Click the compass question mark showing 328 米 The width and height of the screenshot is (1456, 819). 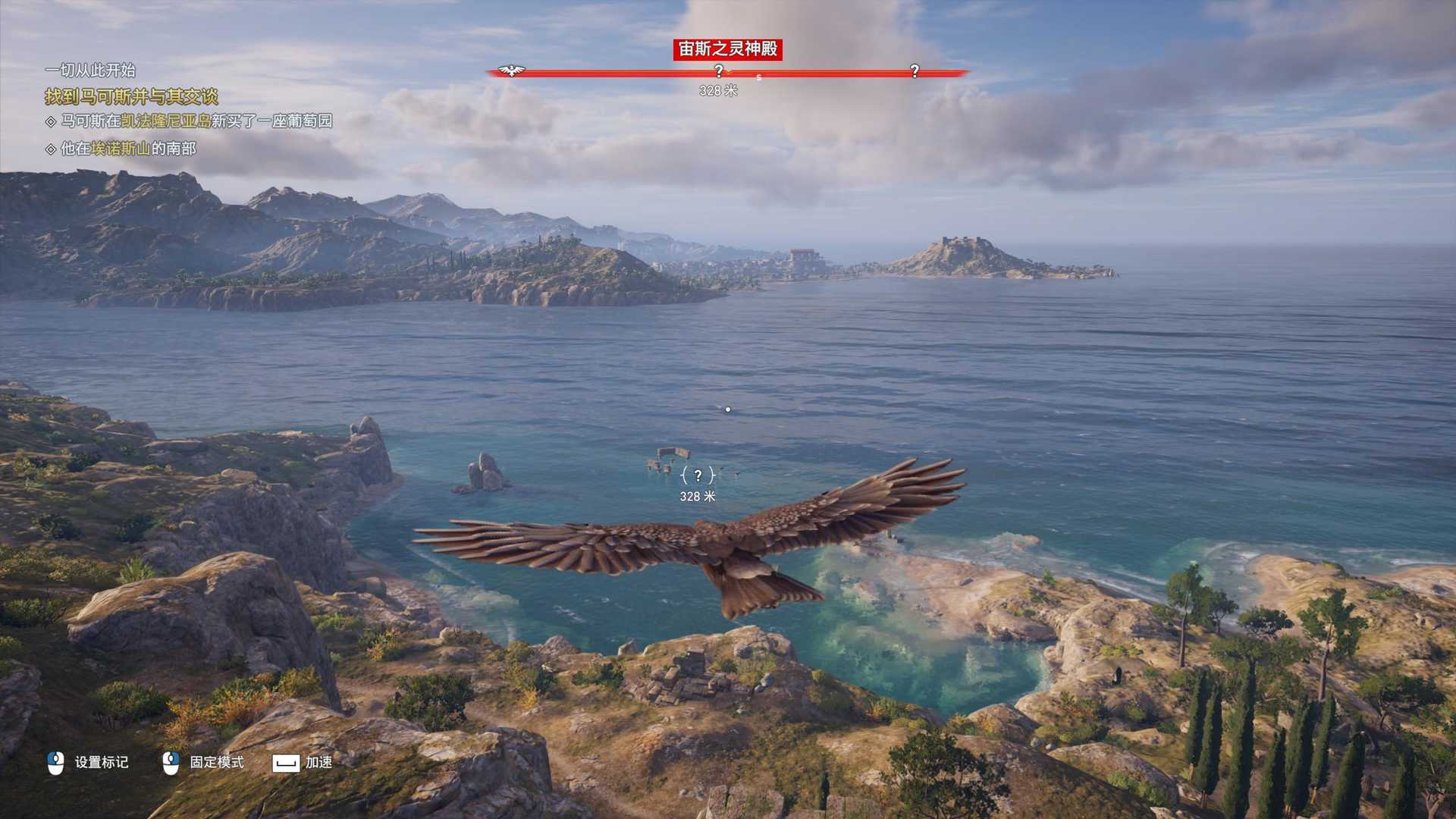[719, 71]
